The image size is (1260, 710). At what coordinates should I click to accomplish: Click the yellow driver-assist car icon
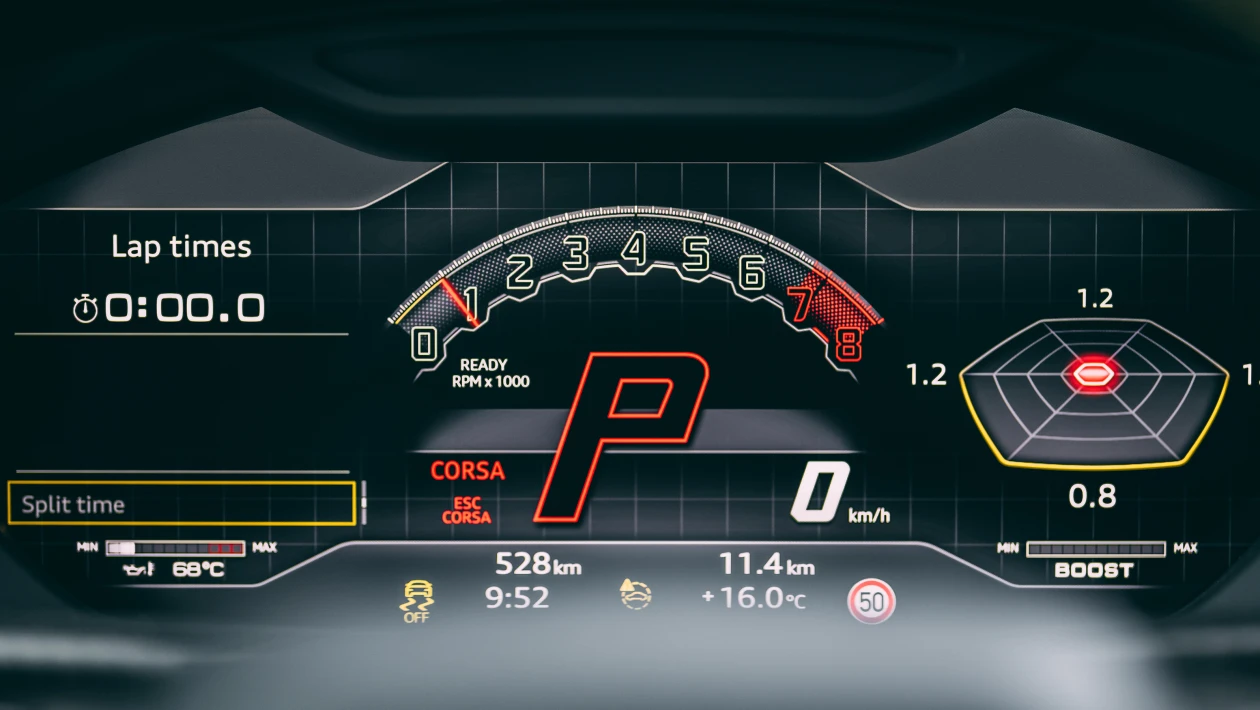coord(636,595)
